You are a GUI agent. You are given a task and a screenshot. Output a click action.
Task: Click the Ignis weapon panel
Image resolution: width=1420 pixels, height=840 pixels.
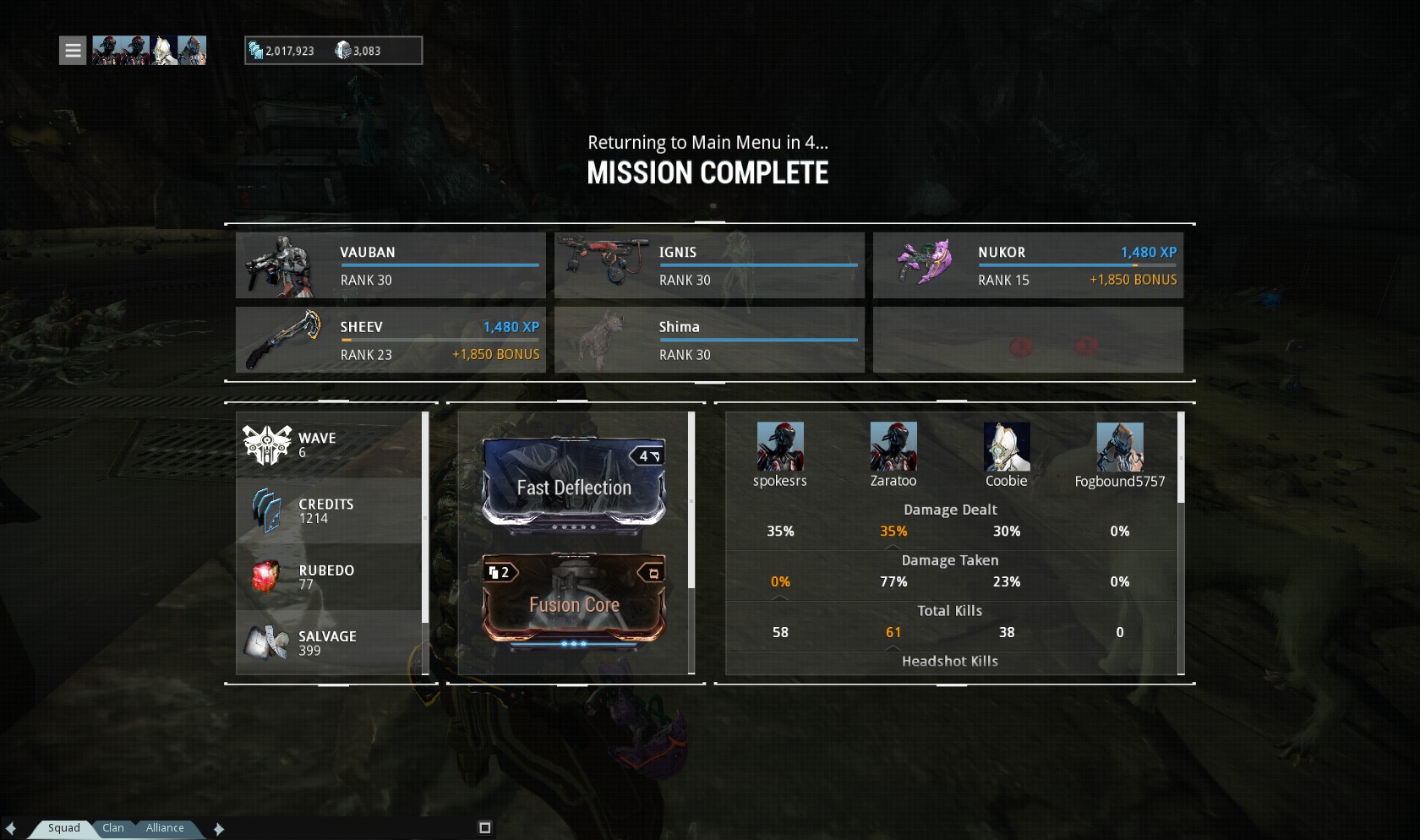pos(709,265)
